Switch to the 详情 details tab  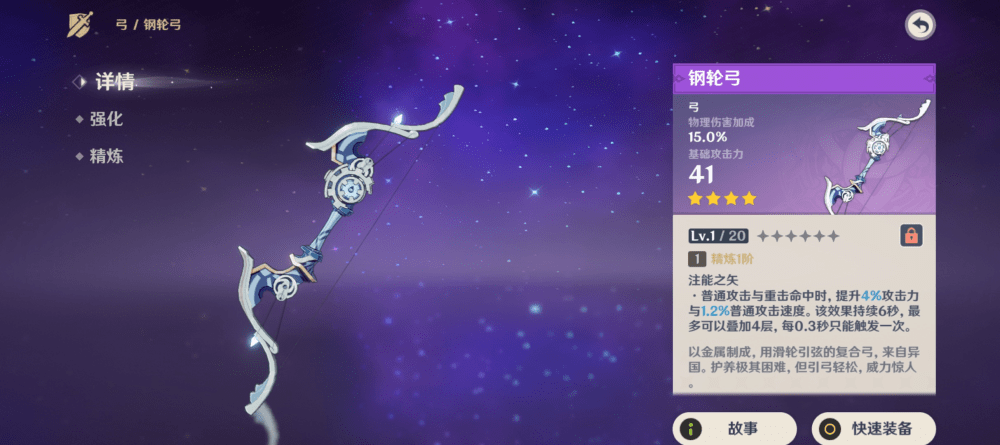[114, 82]
